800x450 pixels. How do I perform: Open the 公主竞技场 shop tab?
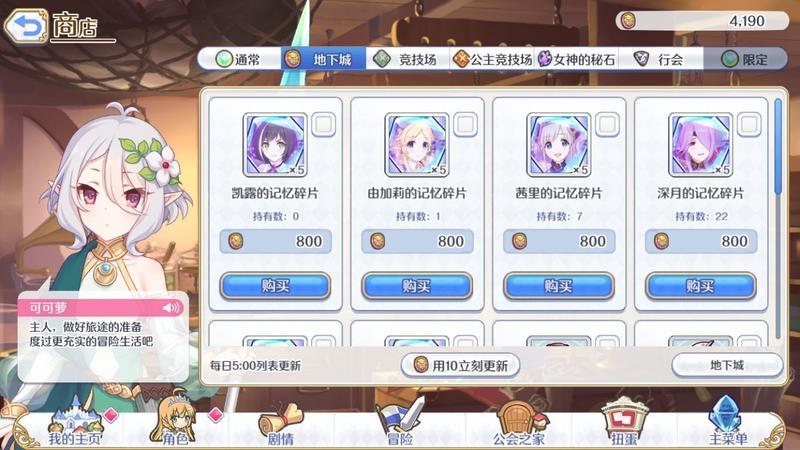click(x=491, y=60)
